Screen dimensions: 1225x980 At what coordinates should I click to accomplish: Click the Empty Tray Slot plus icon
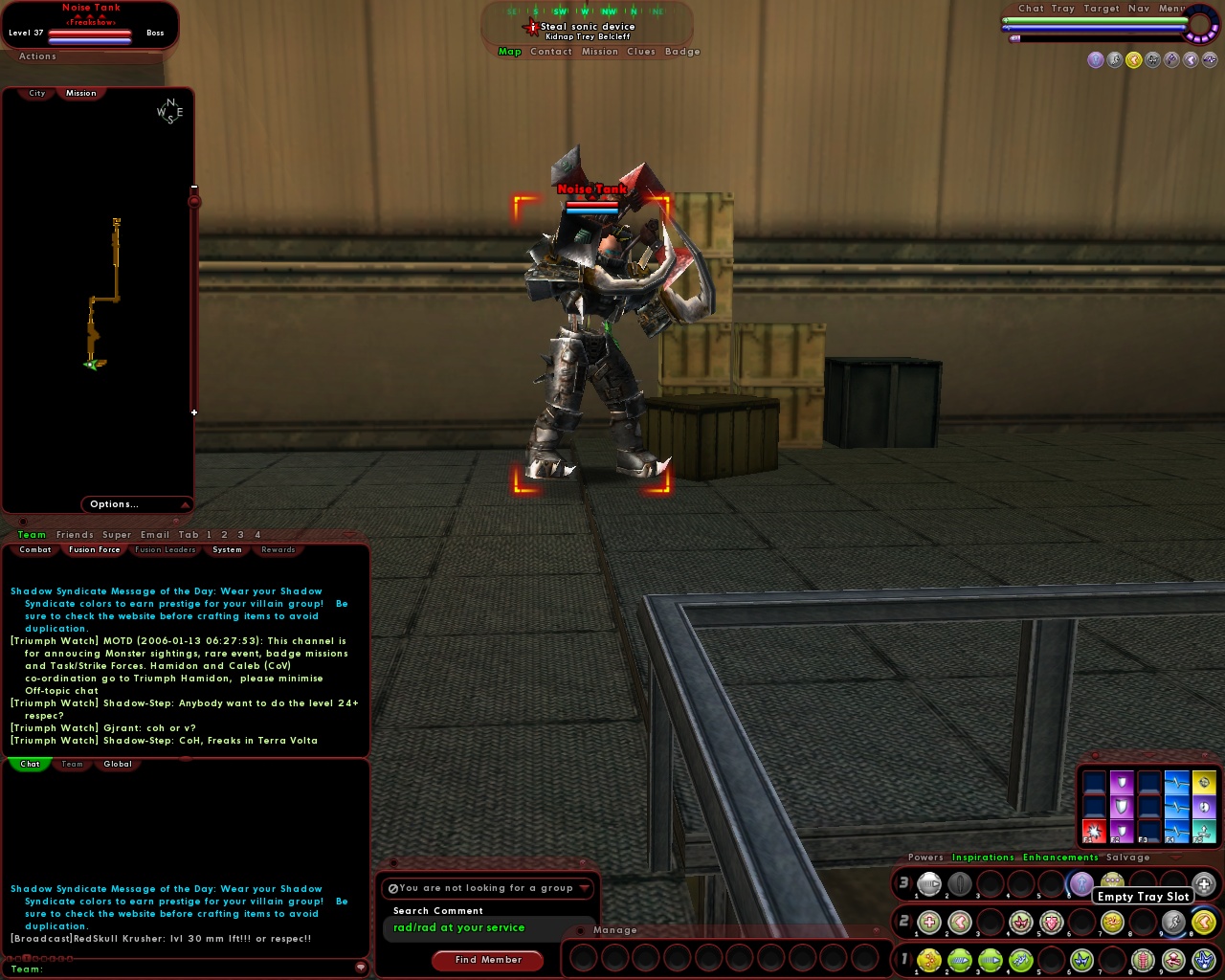click(x=1202, y=883)
